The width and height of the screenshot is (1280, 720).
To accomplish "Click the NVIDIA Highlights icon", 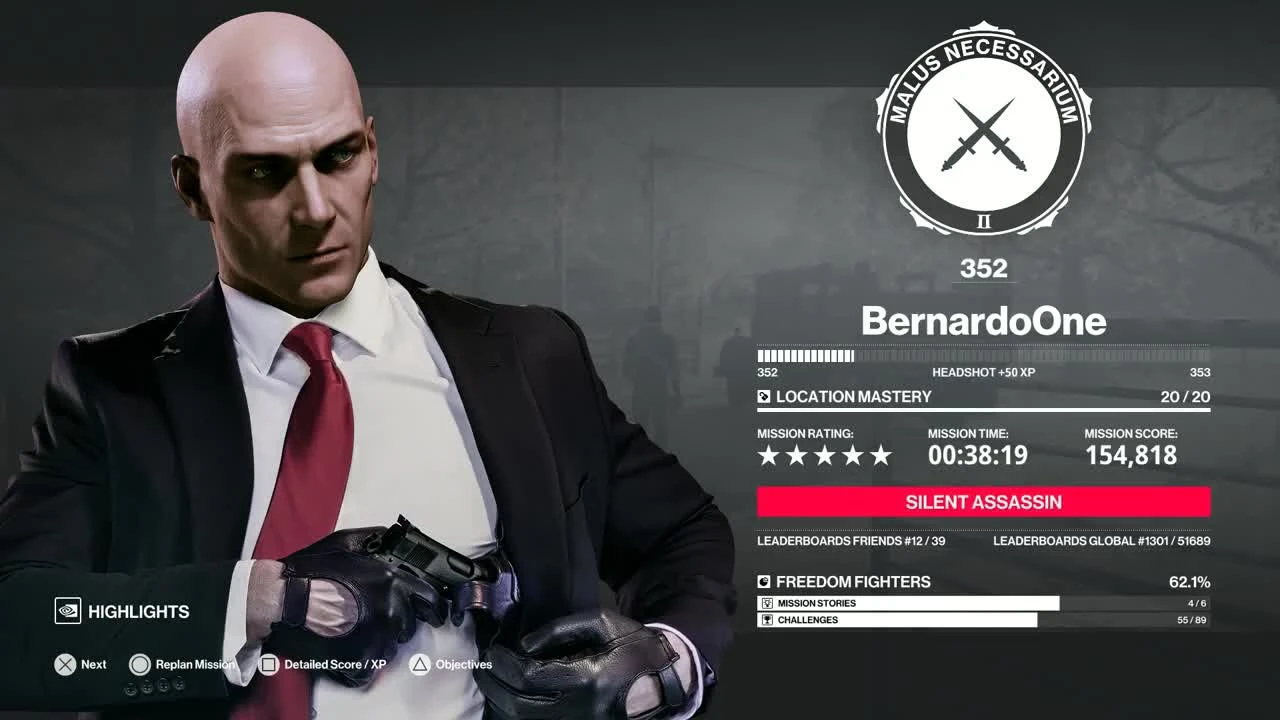I will (x=68, y=611).
